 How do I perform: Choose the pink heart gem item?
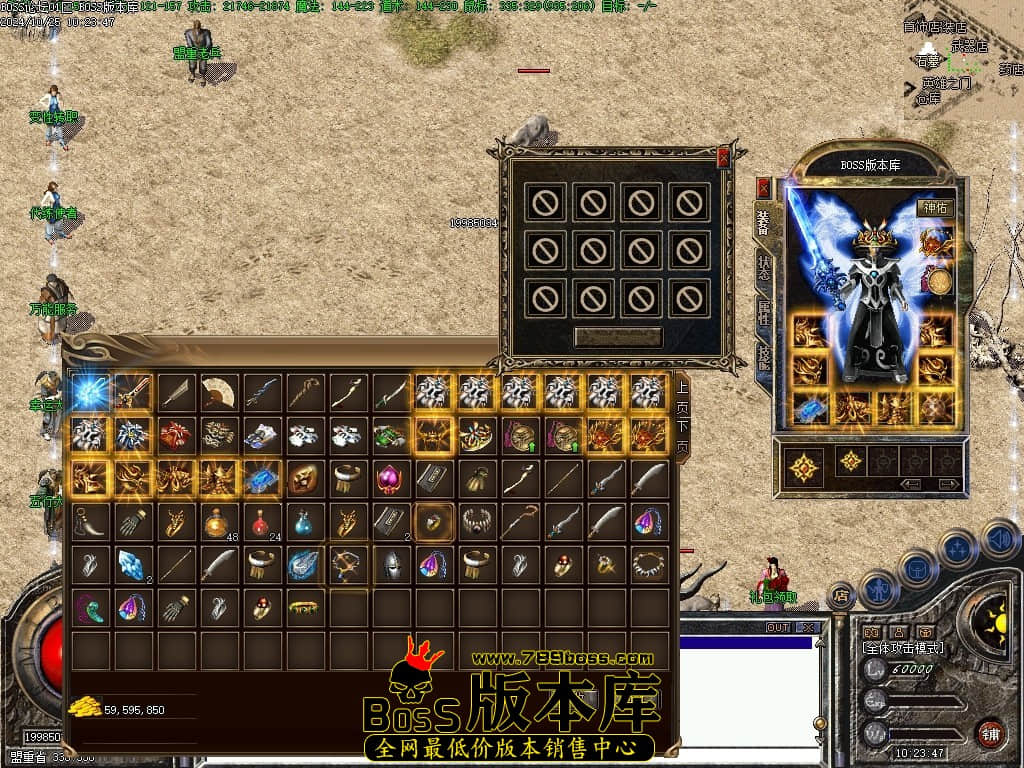tap(391, 478)
